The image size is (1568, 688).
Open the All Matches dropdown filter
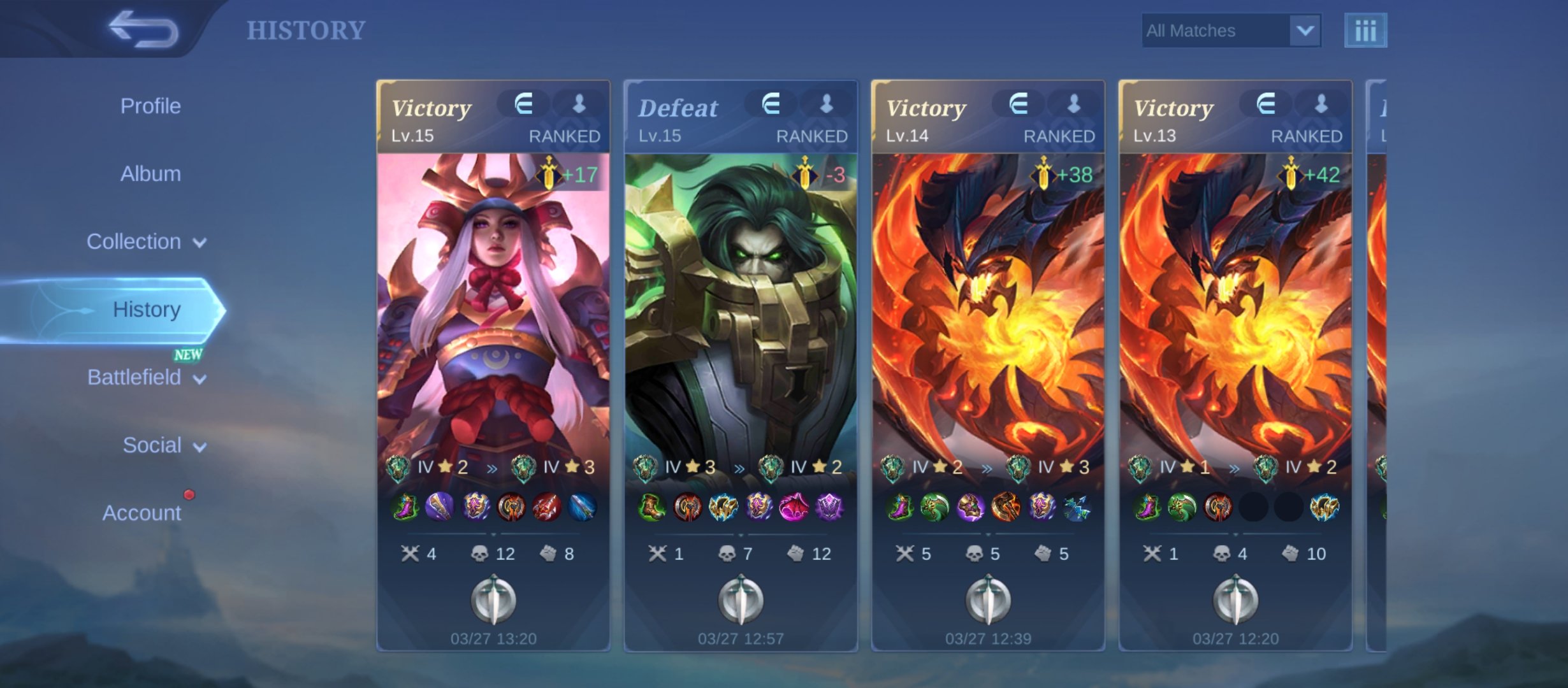pyautogui.click(x=1231, y=31)
